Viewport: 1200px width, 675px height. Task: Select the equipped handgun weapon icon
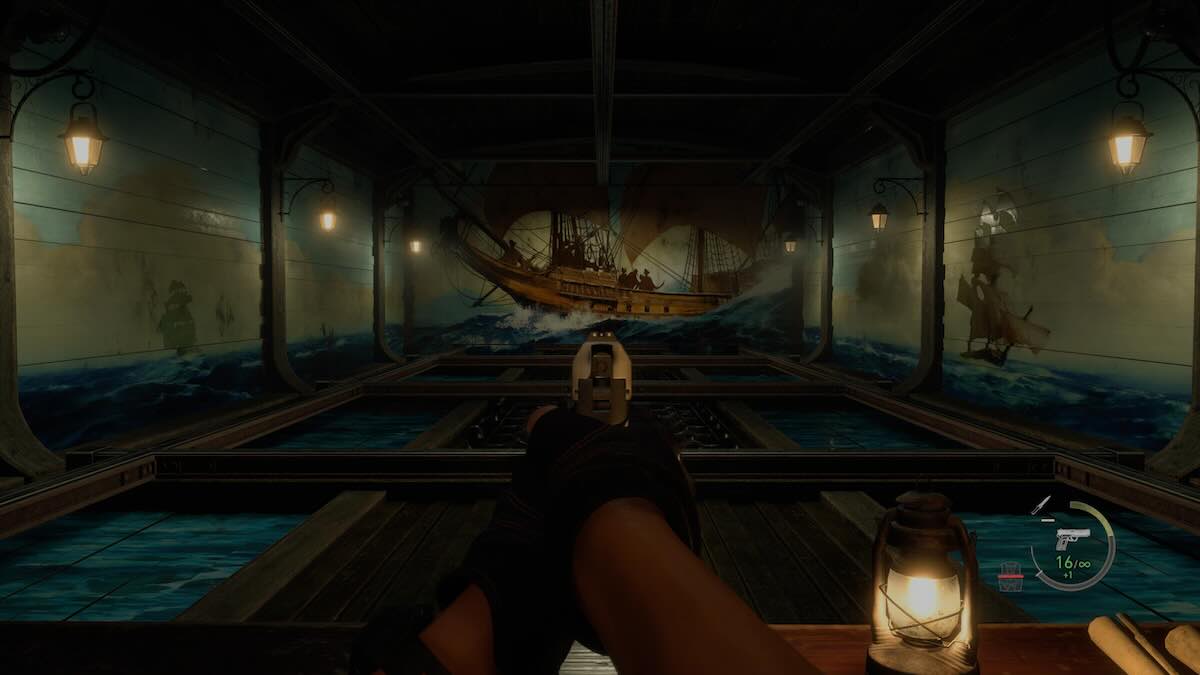pos(1072,538)
